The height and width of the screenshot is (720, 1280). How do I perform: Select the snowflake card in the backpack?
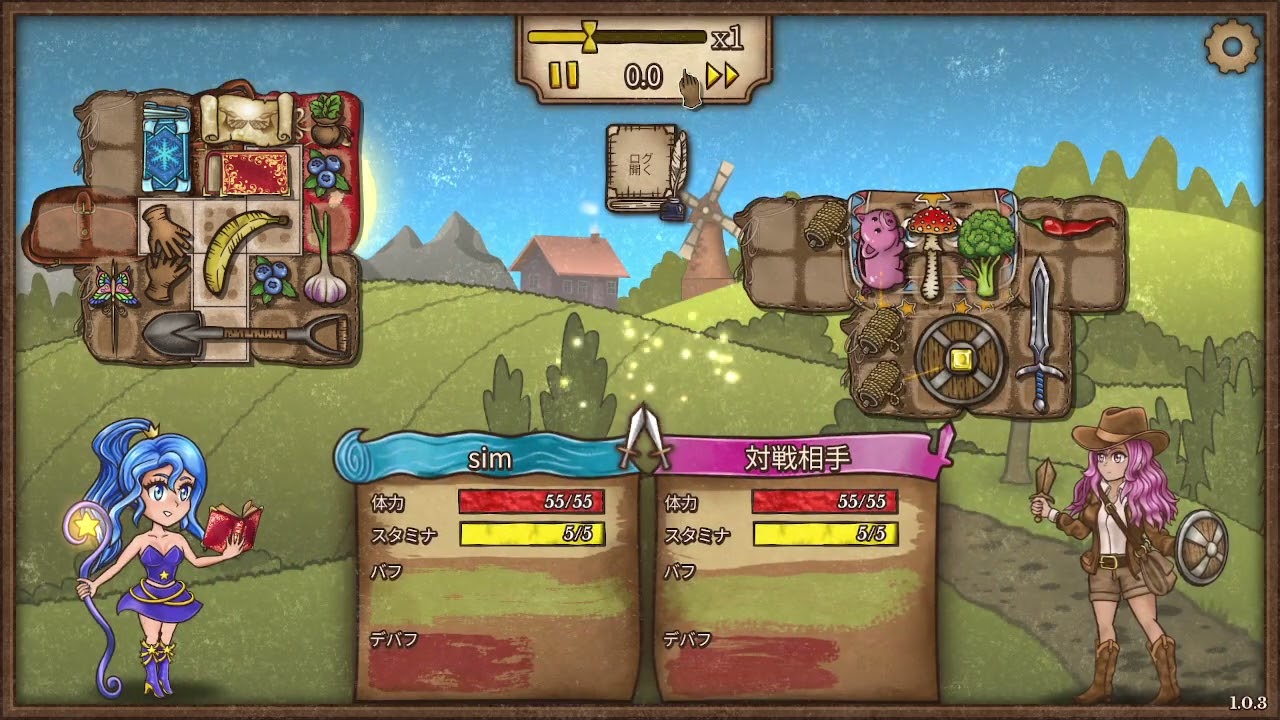(166, 147)
